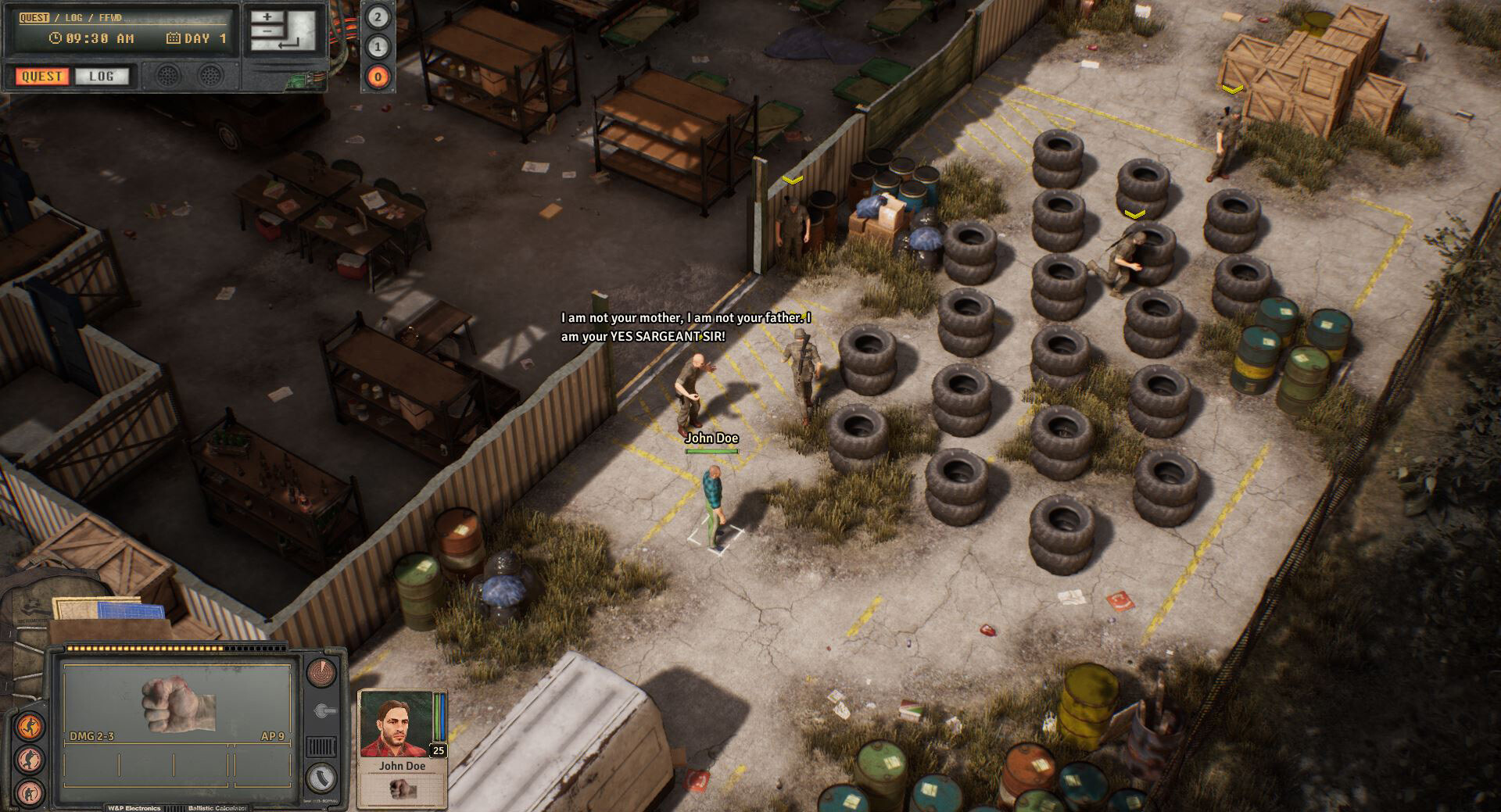Click the fist slot under John Doe's name

click(402, 789)
